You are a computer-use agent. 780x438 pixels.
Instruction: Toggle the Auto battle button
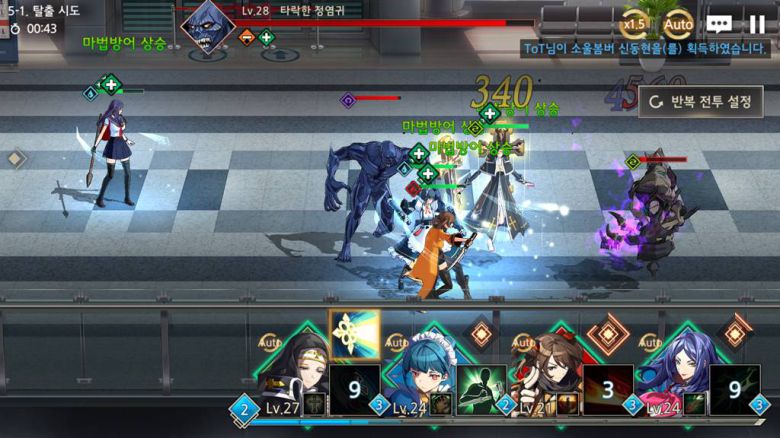678,24
